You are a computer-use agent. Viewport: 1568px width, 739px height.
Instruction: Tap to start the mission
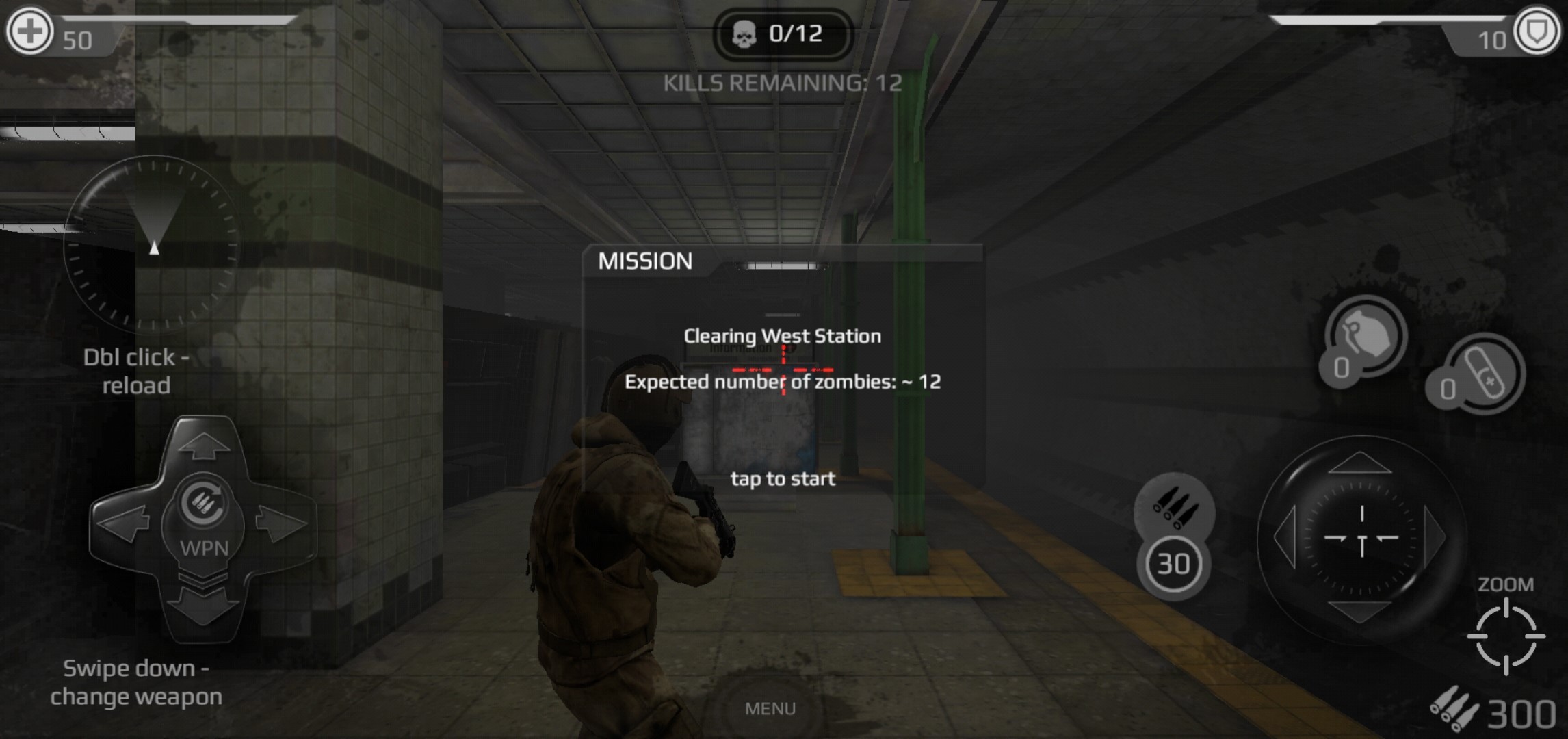[783, 478]
